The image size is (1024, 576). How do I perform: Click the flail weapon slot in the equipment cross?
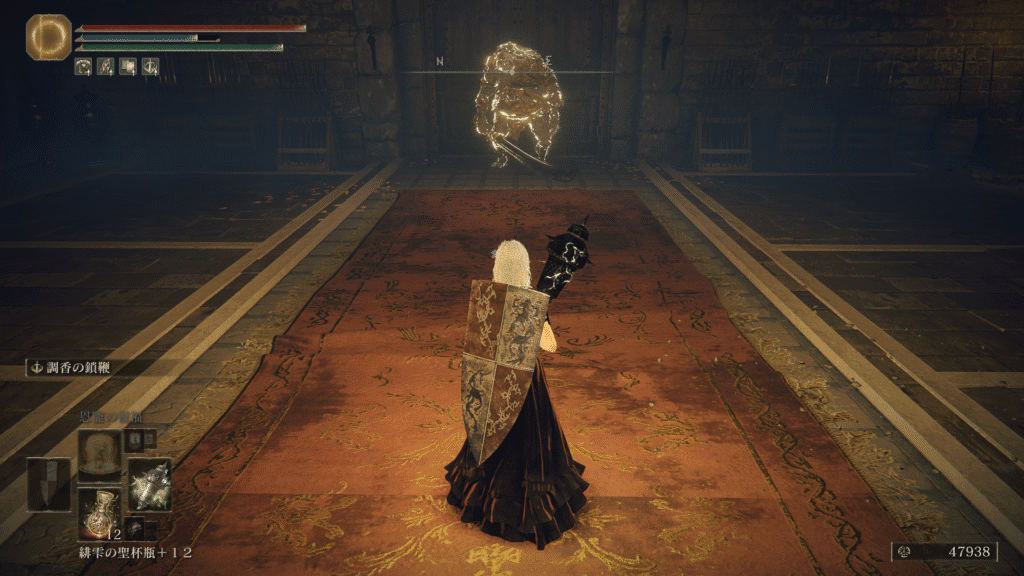149,484
